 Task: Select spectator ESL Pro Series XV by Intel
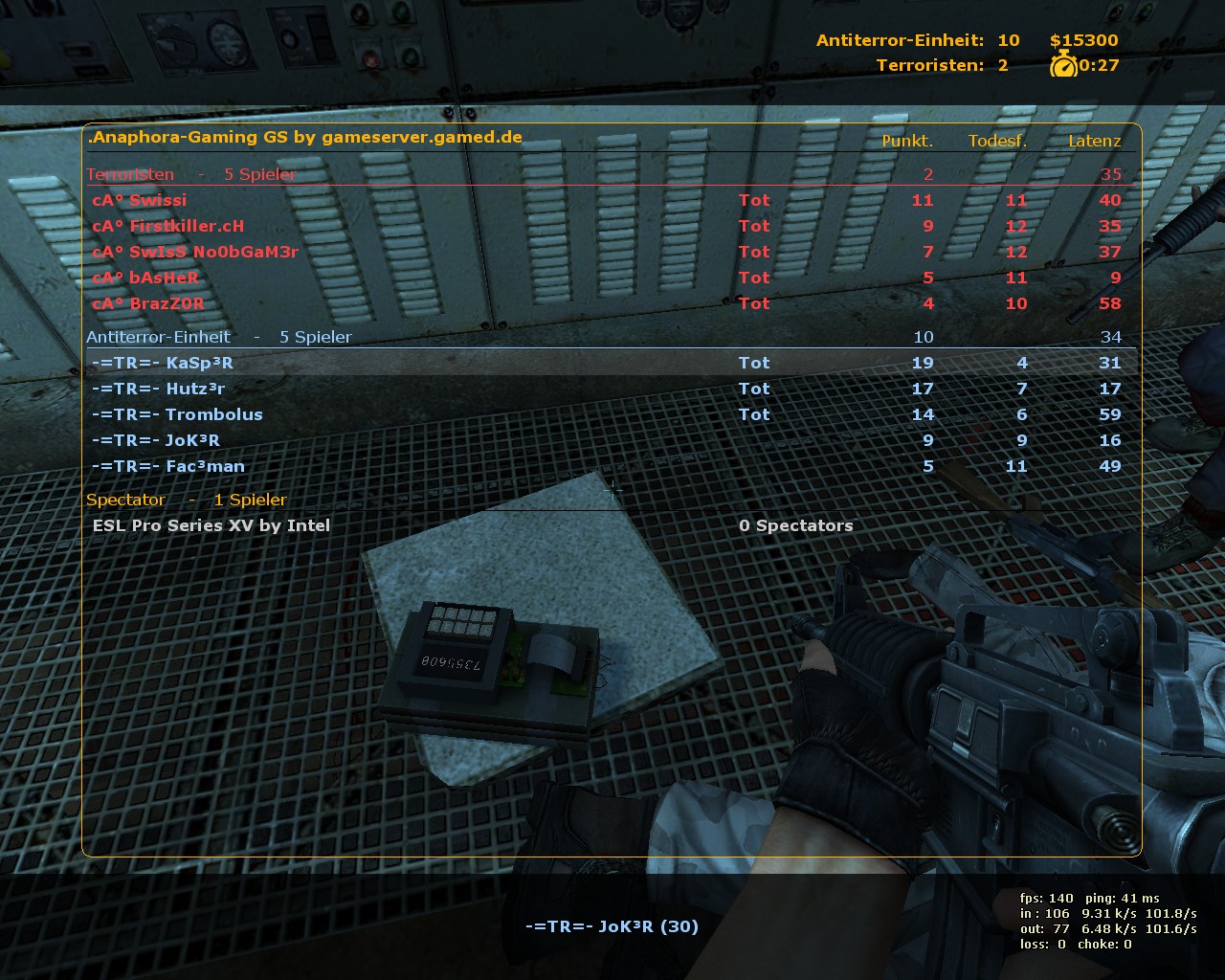click(x=212, y=525)
